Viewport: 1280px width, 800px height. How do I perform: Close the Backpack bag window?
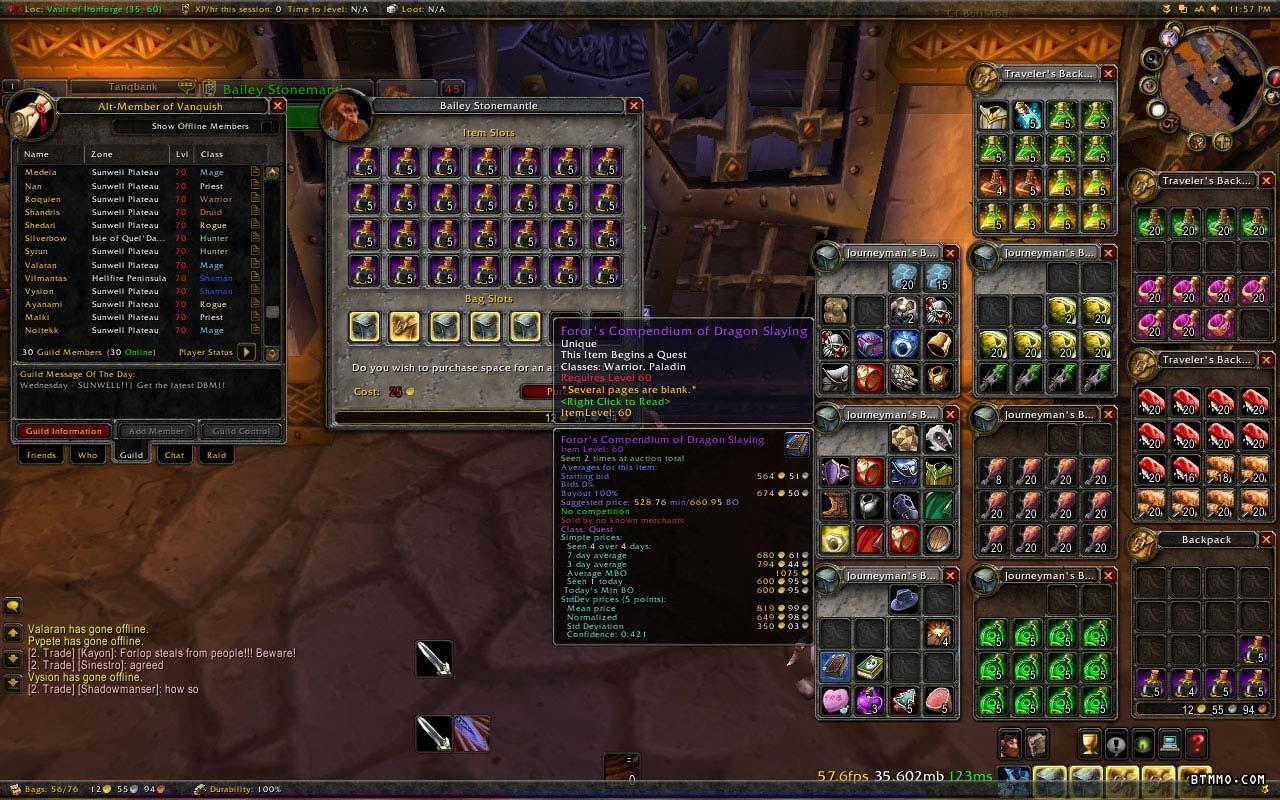click(x=1267, y=540)
